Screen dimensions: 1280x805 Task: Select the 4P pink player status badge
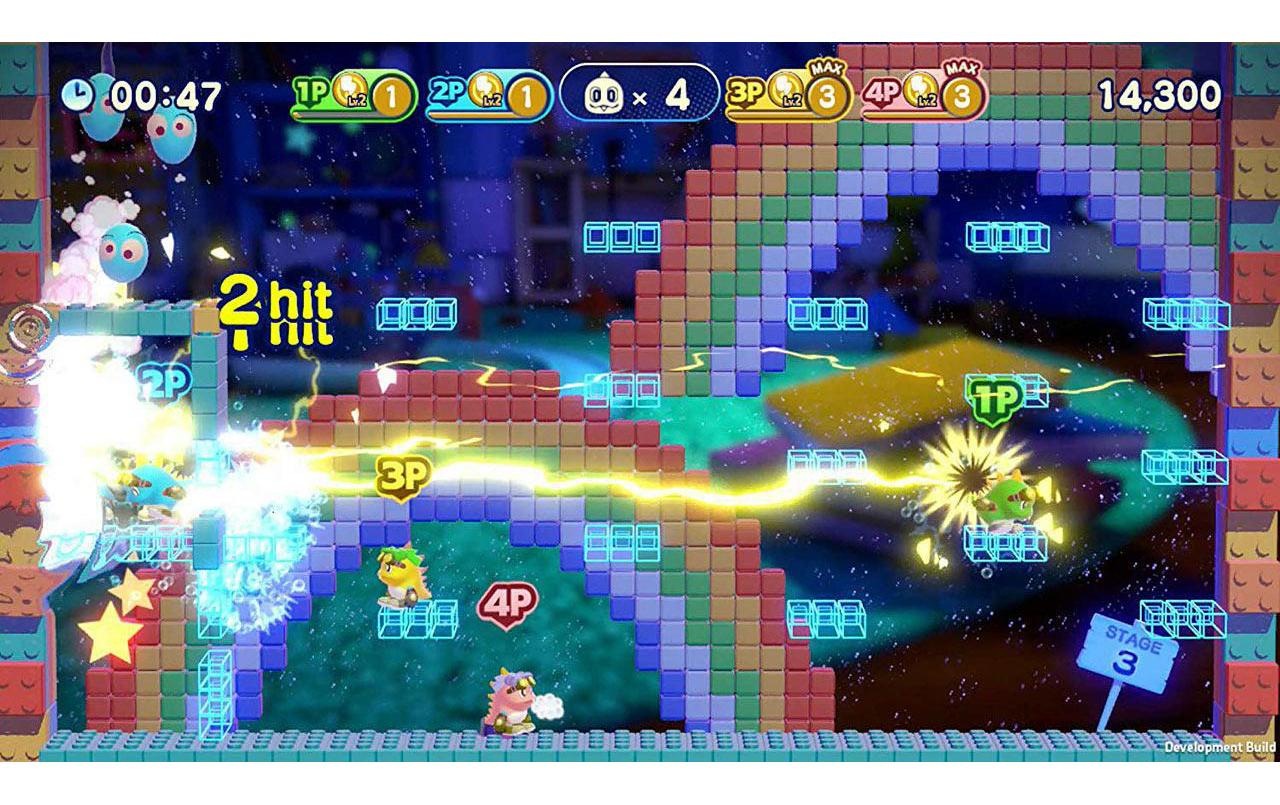[924, 96]
